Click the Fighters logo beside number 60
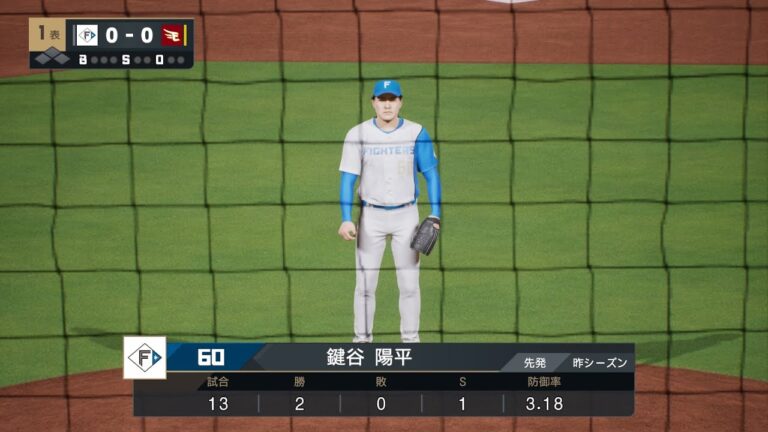This screenshot has height=432, width=768. [145, 357]
